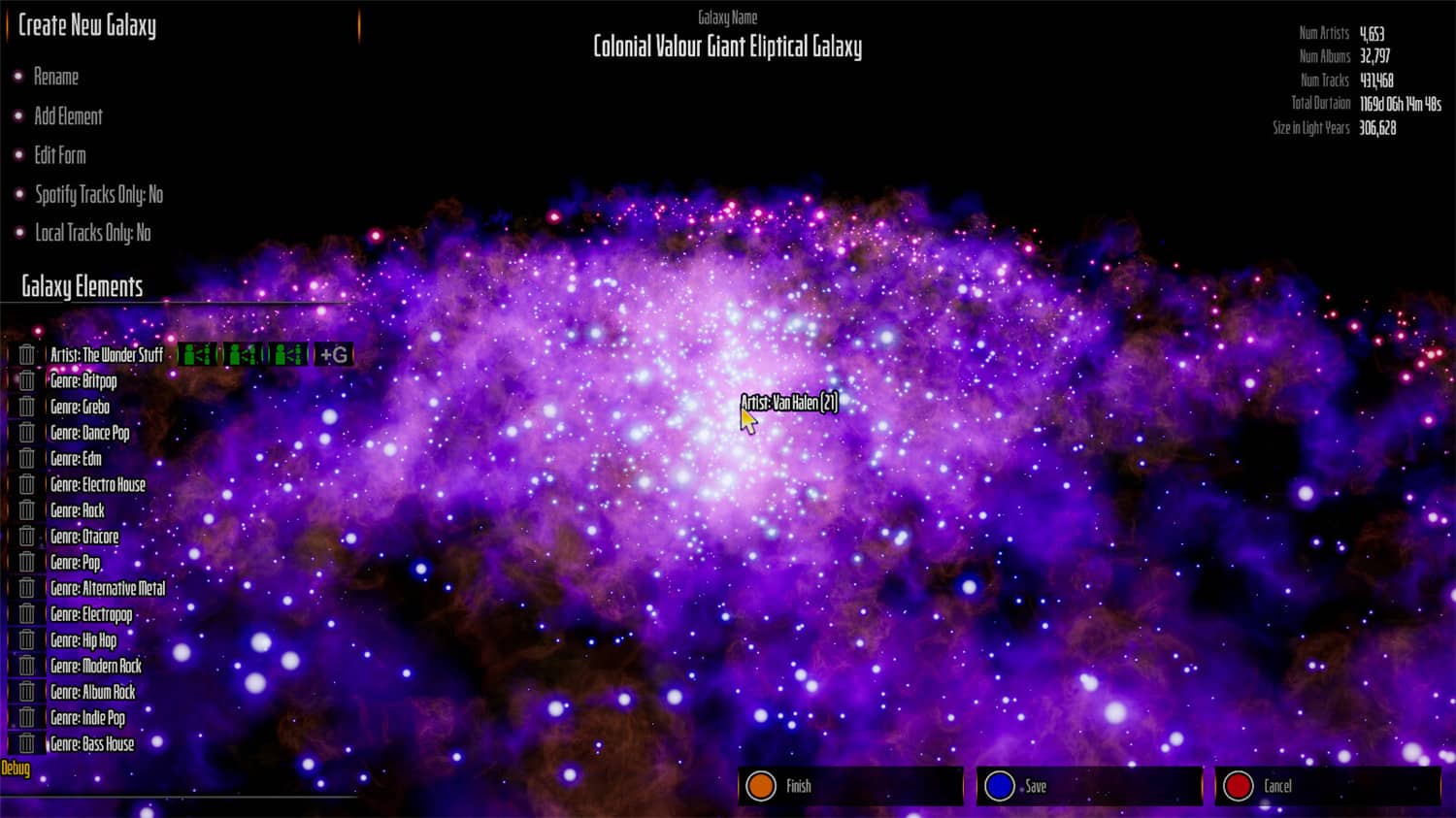This screenshot has height=818, width=1456.
Task: Click the +G icon next to Artist: The Wonder Stuff
Action: point(332,354)
